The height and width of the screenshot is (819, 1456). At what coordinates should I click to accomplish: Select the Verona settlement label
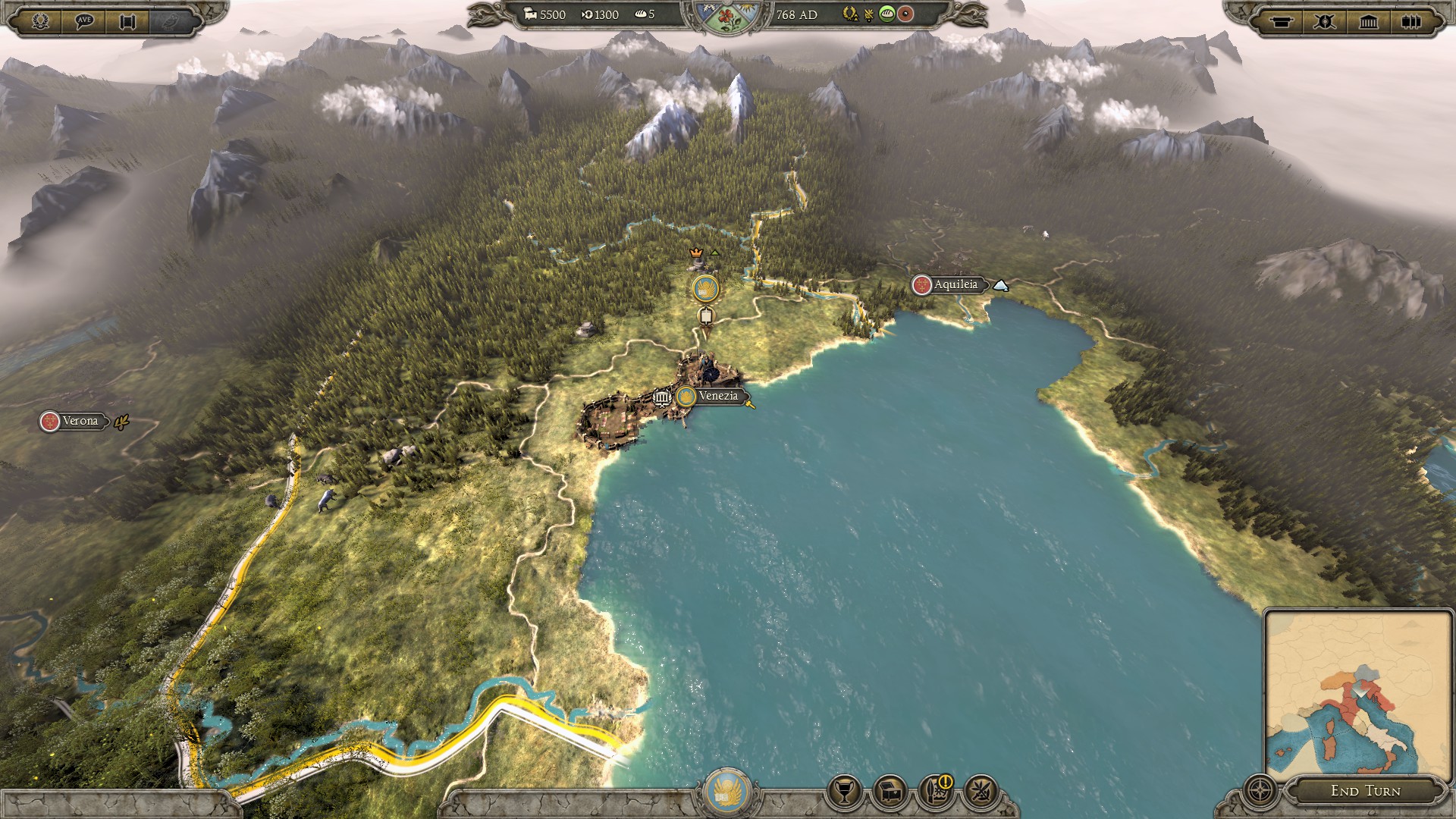[x=79, y=421]
